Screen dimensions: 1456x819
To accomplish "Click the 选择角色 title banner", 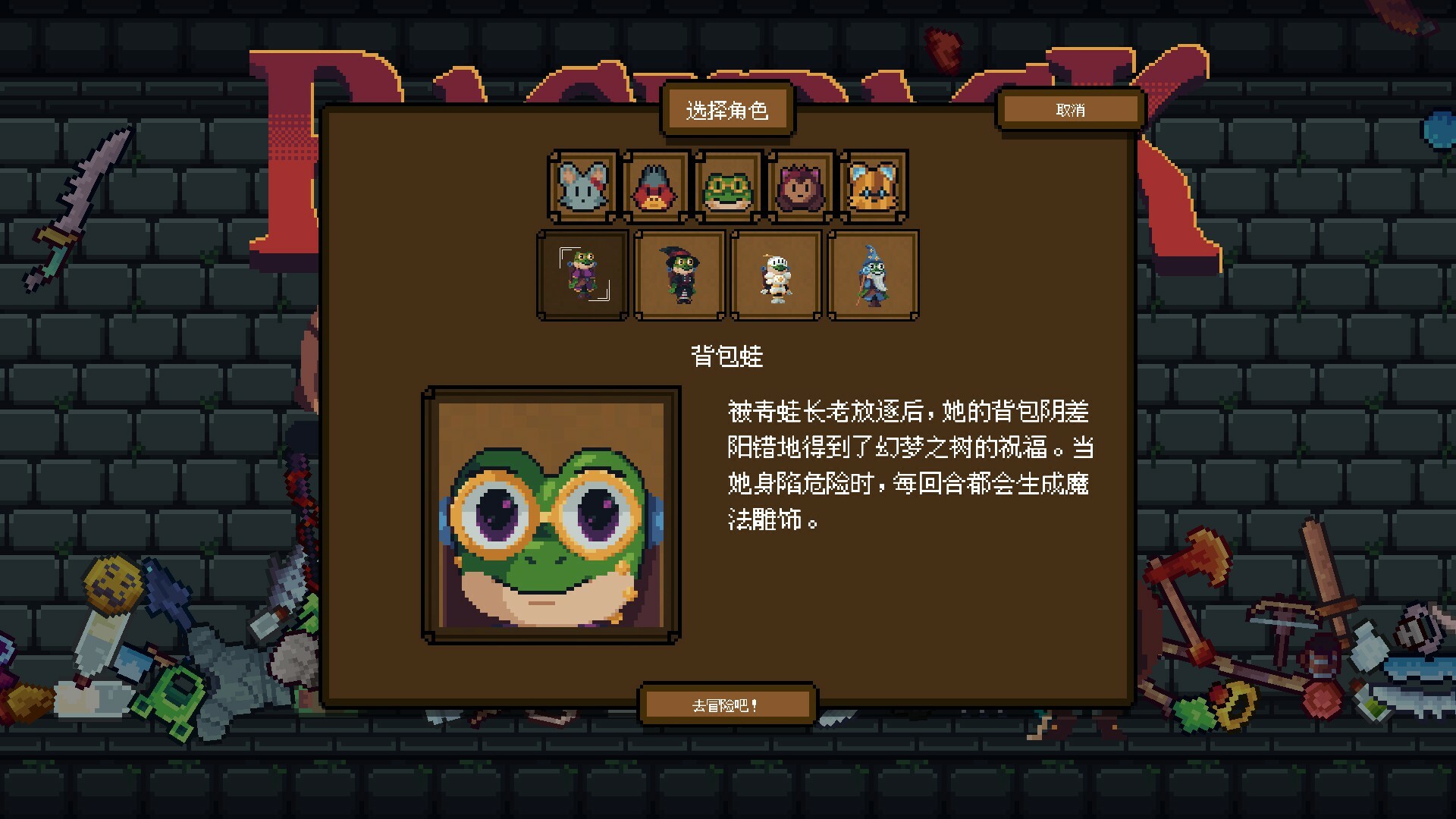I will 727,110.
